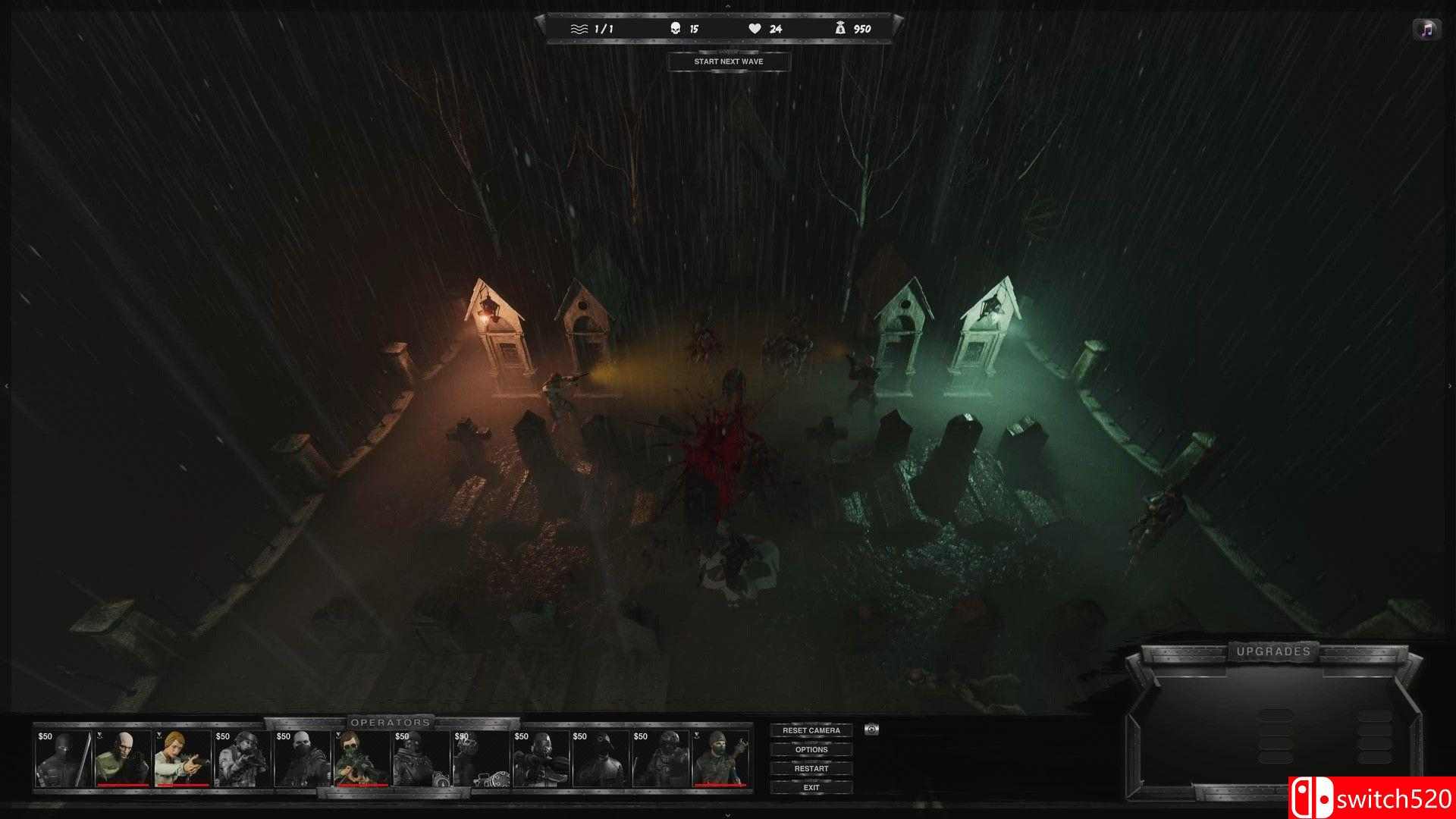1456x819 pixels.
Task: Click the red health bar under the blonde operator
Action: [x=182, y=785]
